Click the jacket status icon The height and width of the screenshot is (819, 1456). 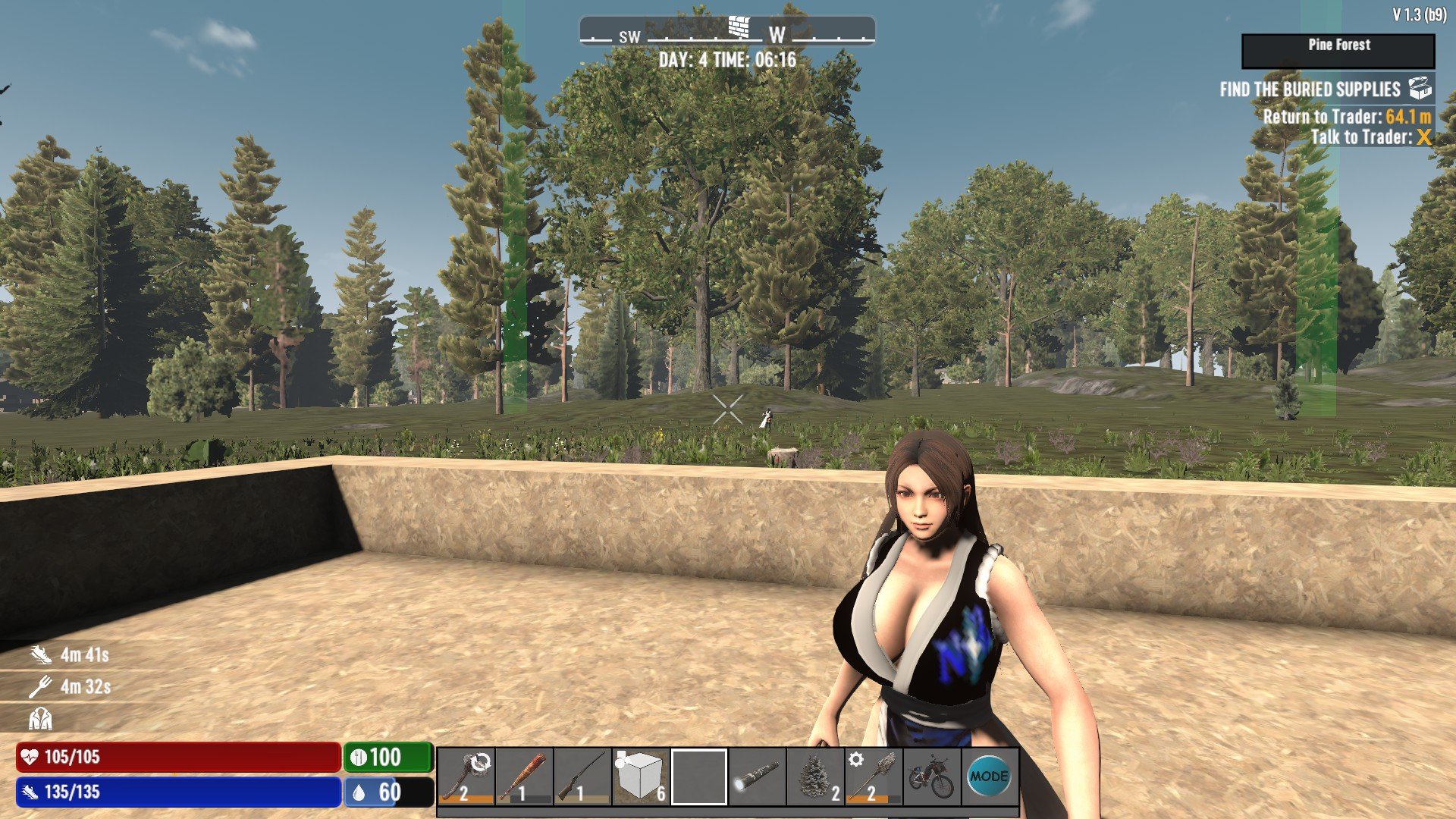point(40,718)
